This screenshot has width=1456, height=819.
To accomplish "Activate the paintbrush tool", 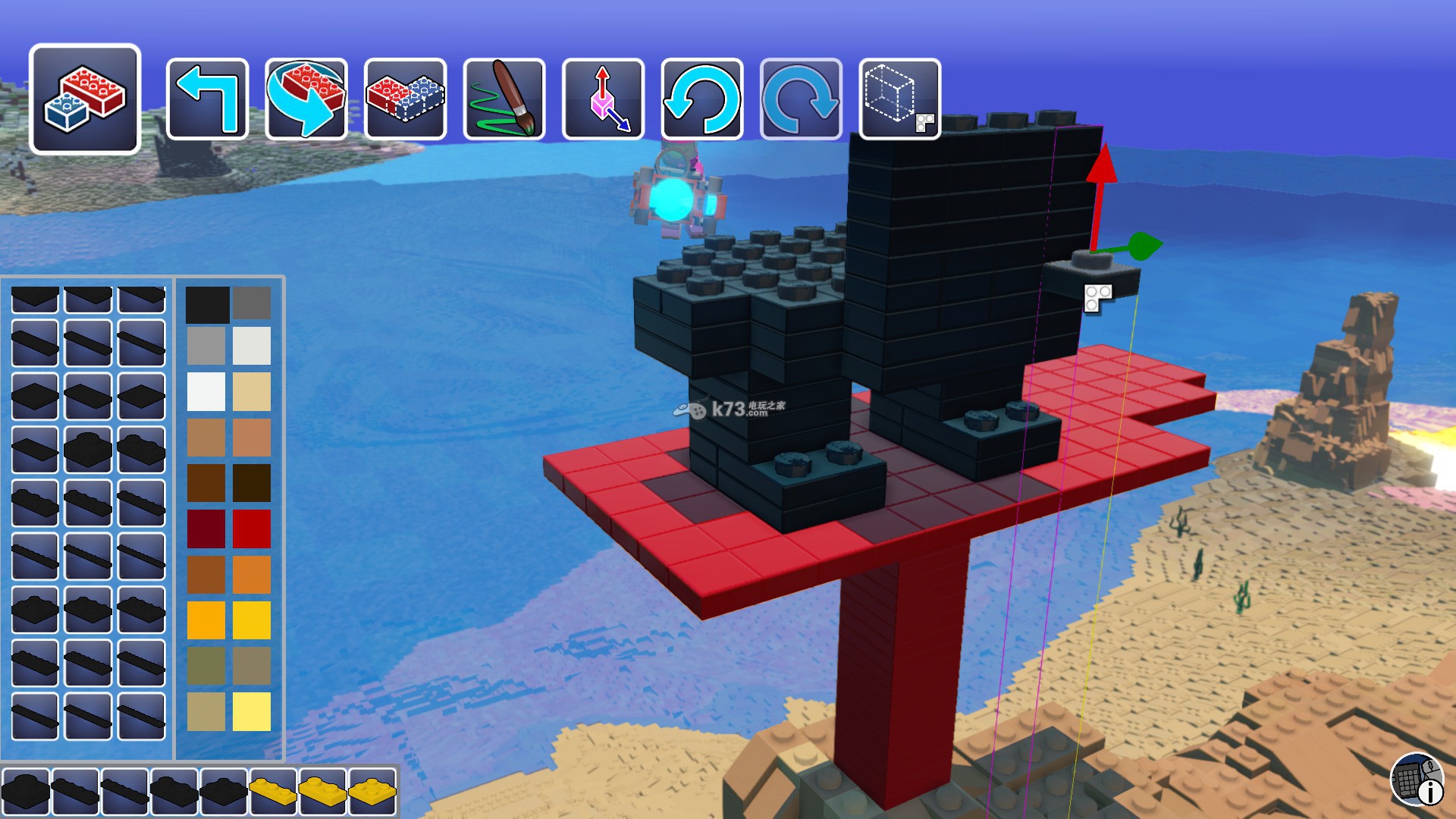I will (504, 99).
